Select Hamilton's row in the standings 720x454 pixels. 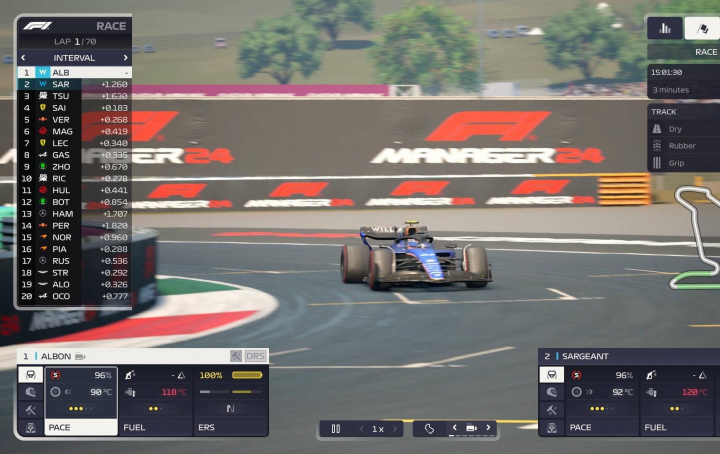[62, 214]
